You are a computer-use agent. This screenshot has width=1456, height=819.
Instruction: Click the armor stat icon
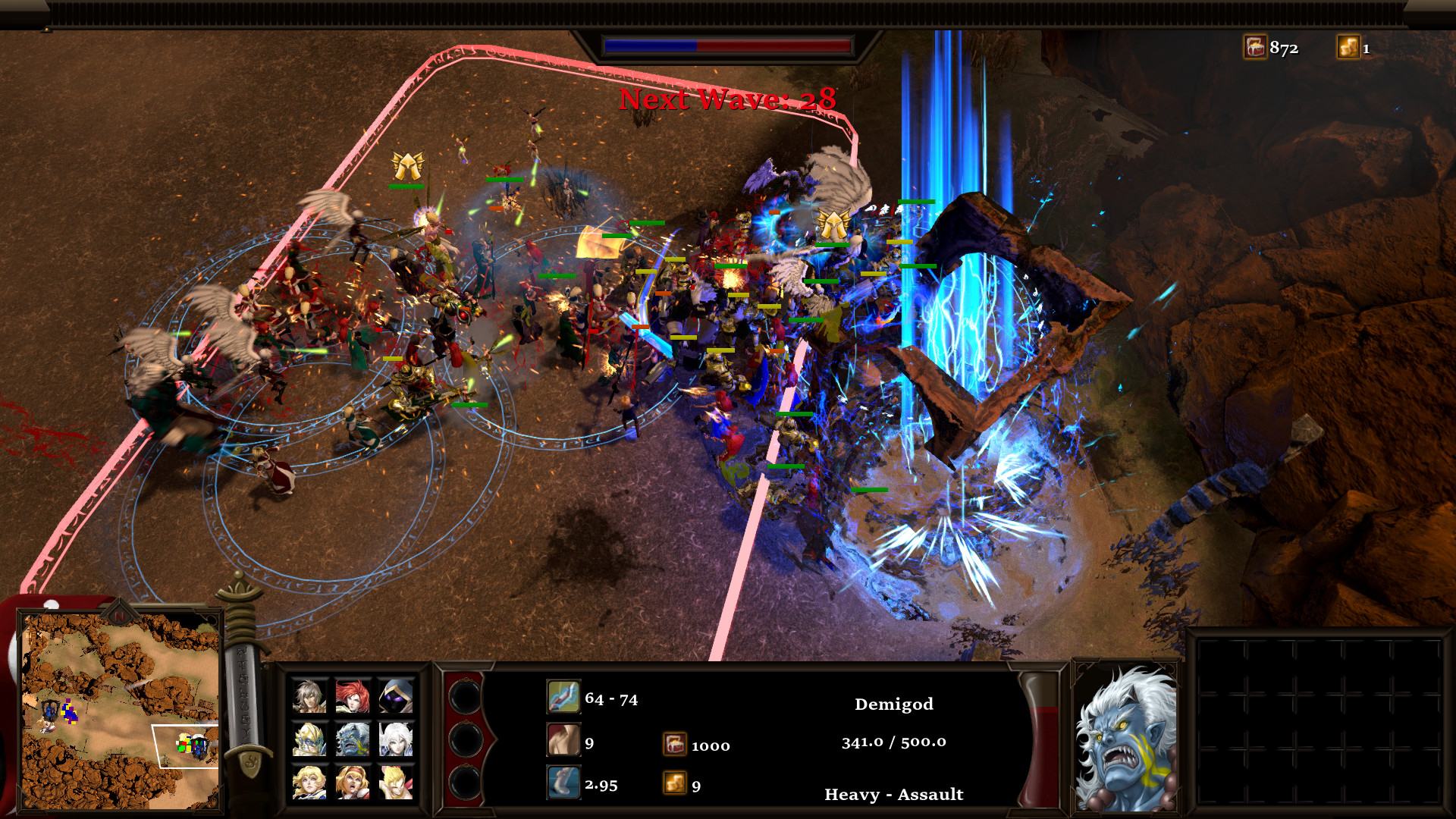tap(563, 741)
